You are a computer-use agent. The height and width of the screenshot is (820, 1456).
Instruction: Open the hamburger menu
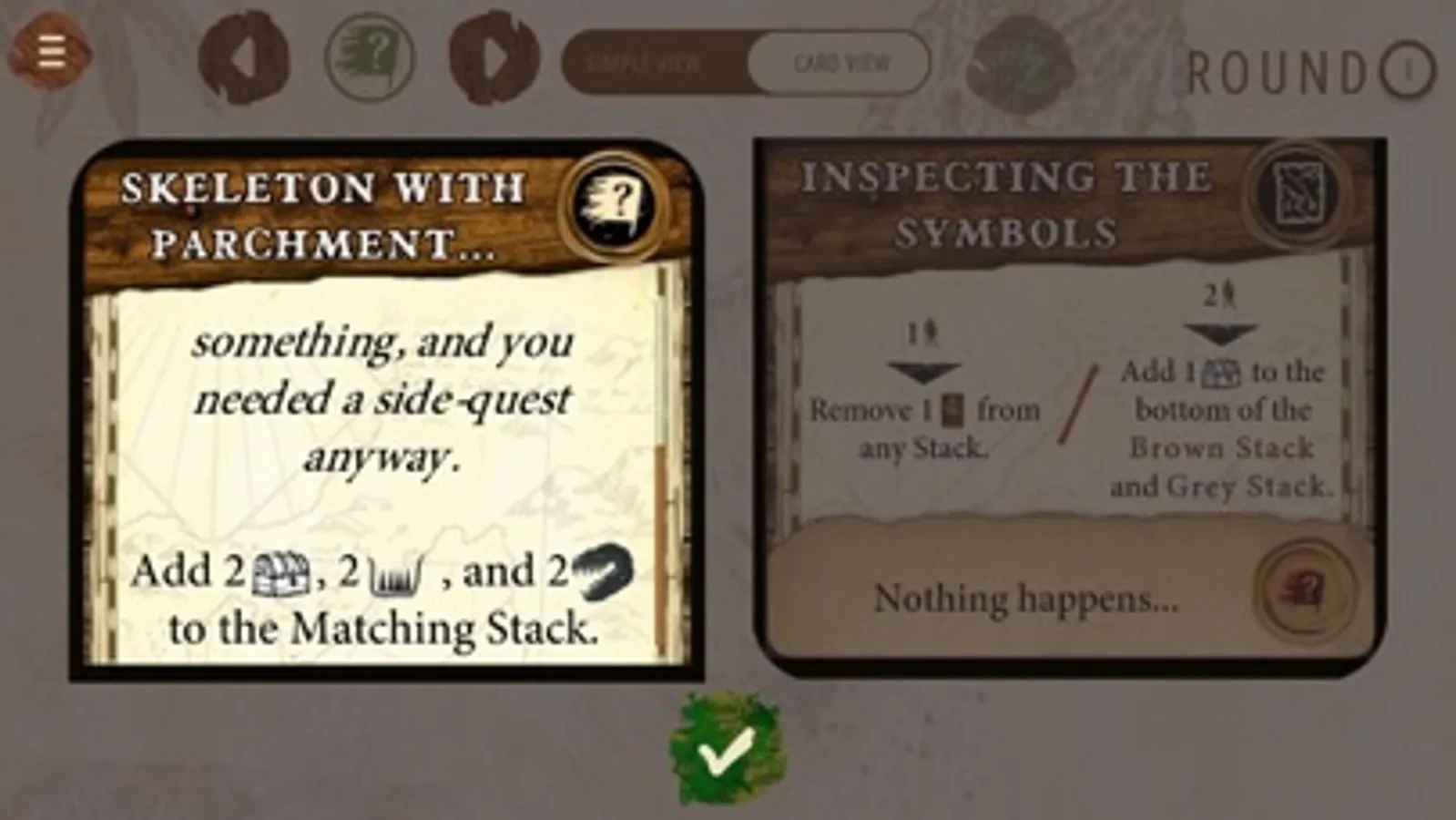coord(50,50)
